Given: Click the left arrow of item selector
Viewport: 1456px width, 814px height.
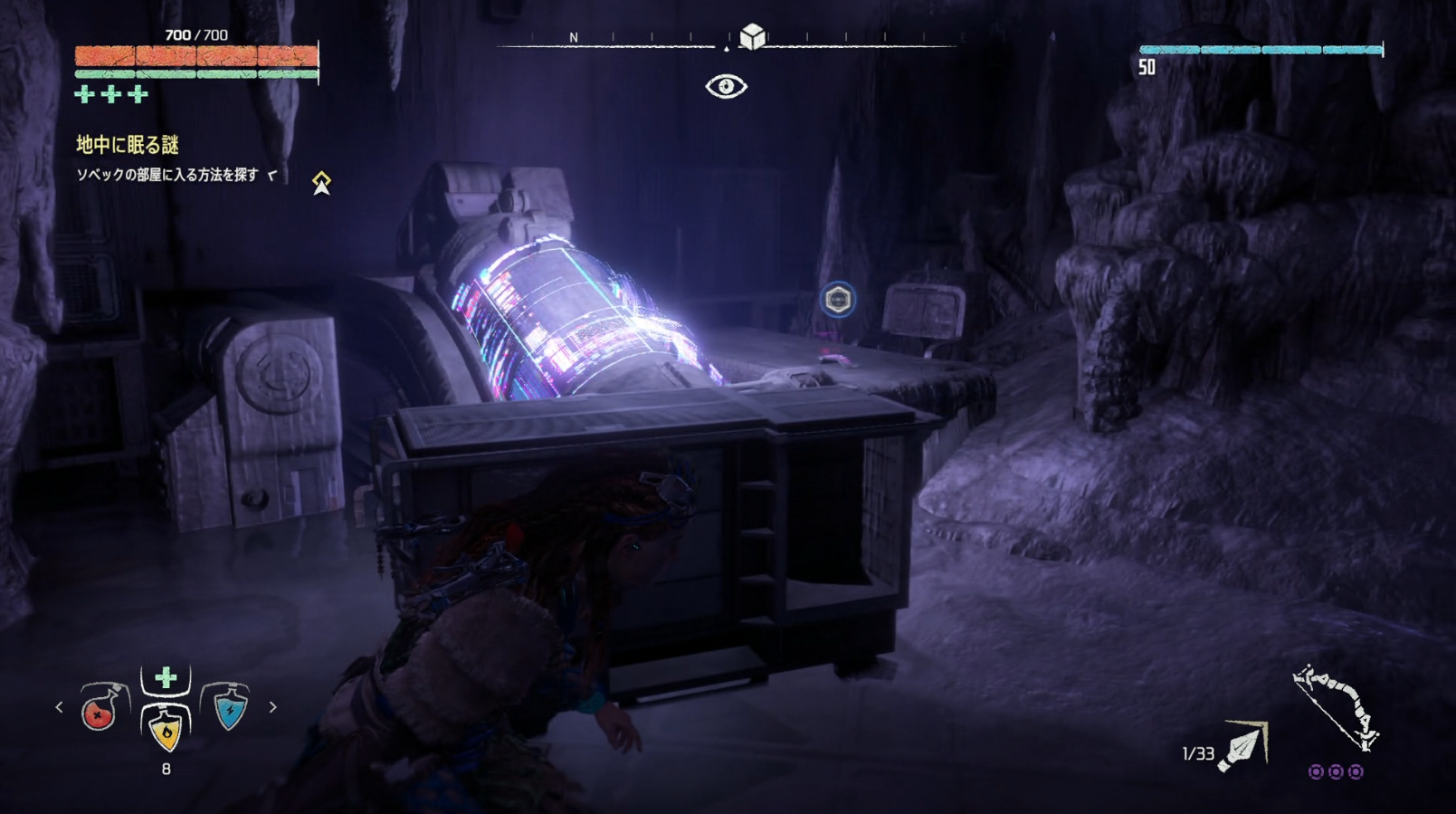Looking at the screenshot, I should [x=60, y=707].
